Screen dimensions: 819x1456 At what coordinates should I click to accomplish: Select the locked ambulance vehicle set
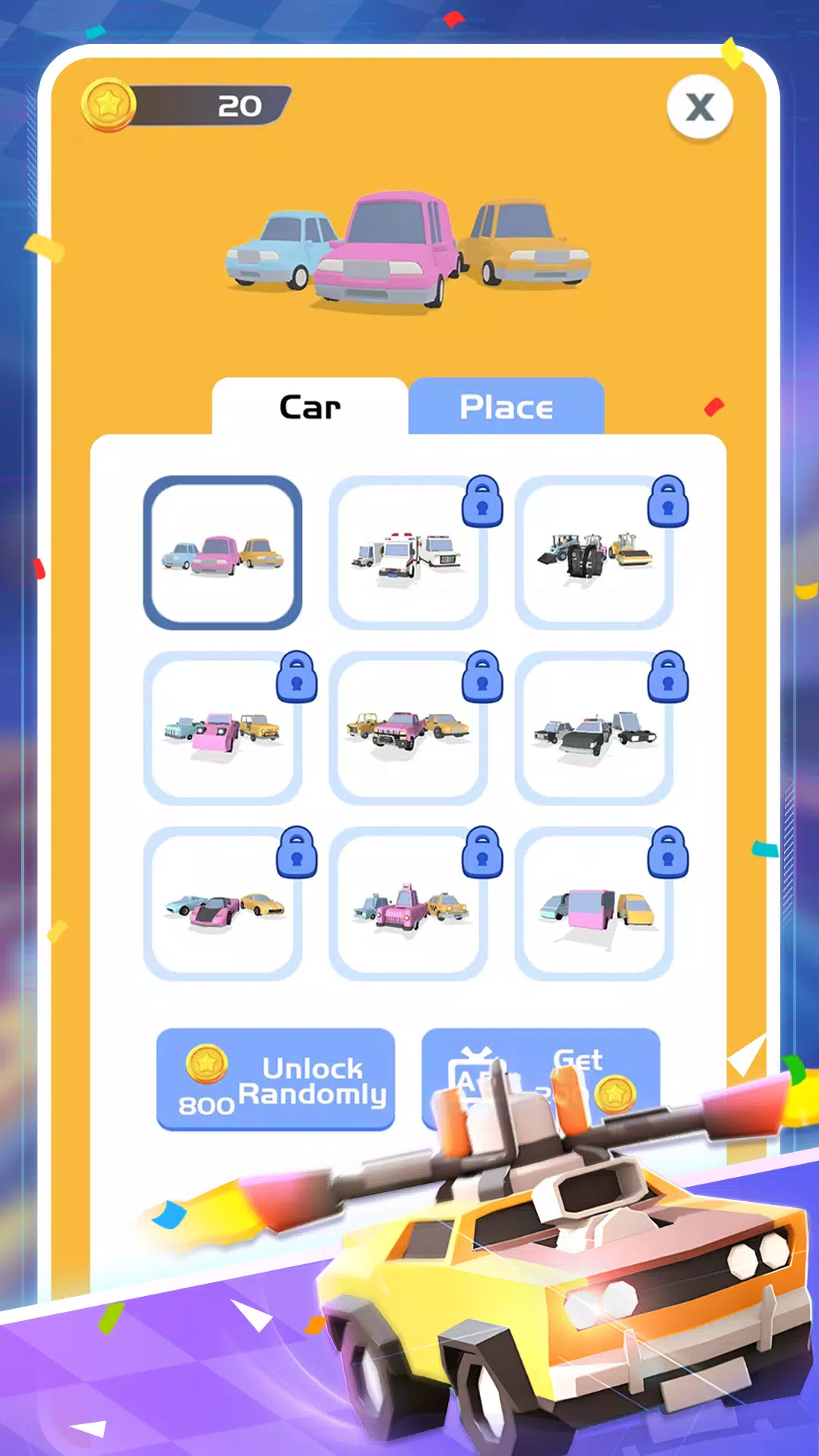click(408, 553)
